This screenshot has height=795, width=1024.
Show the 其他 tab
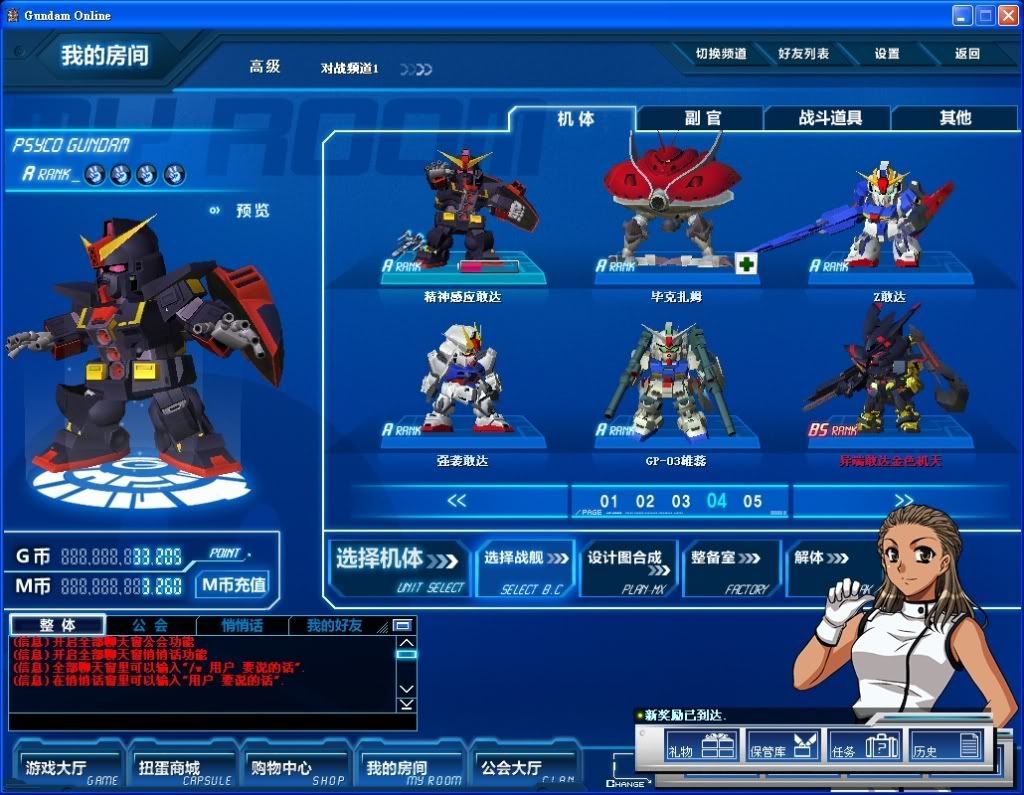point(954,118)
